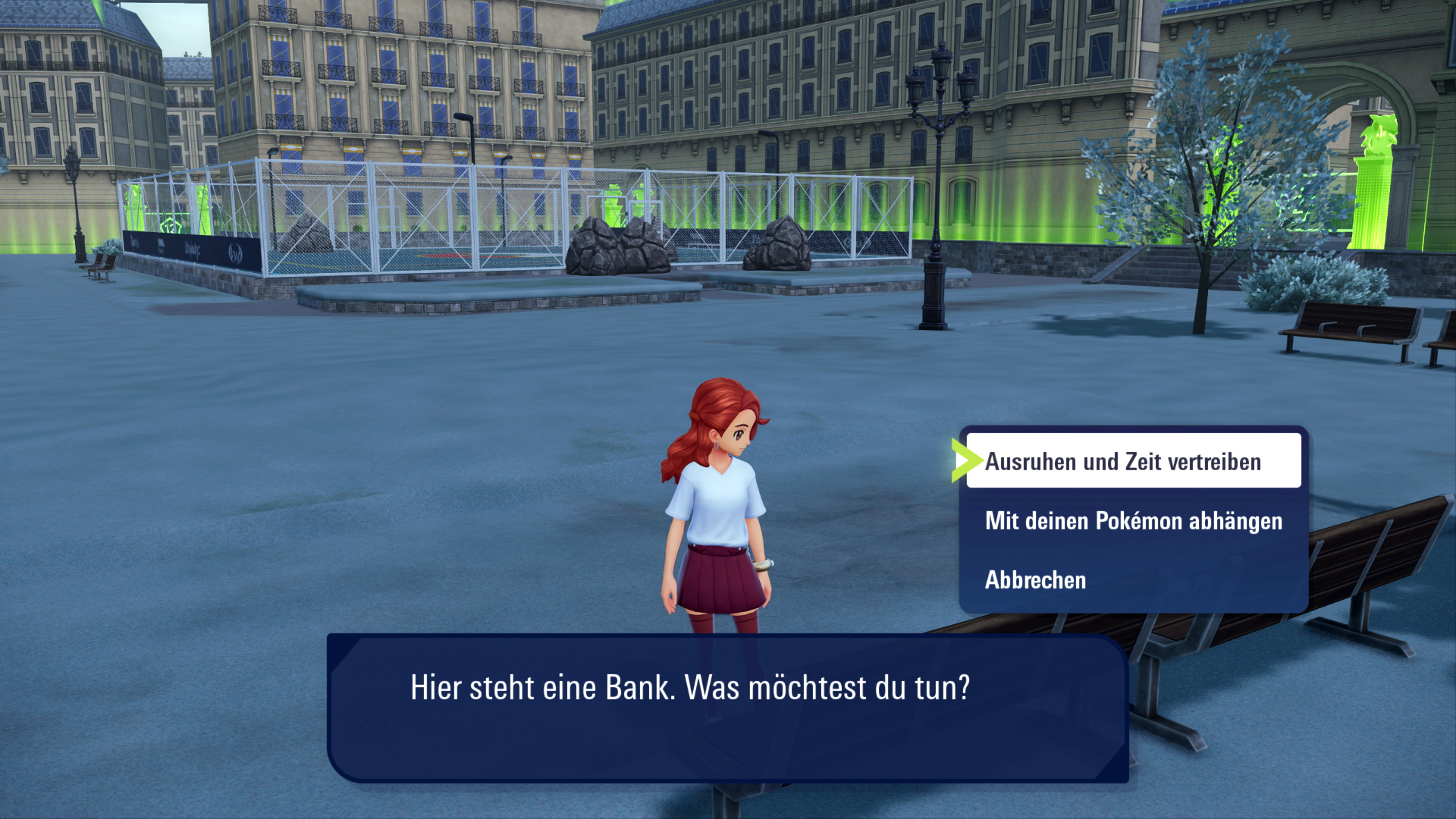This screenshot has height=819, width=1456.
Task: Select "Mit deinen Pokémon abhängen"
Action: 1133,521
